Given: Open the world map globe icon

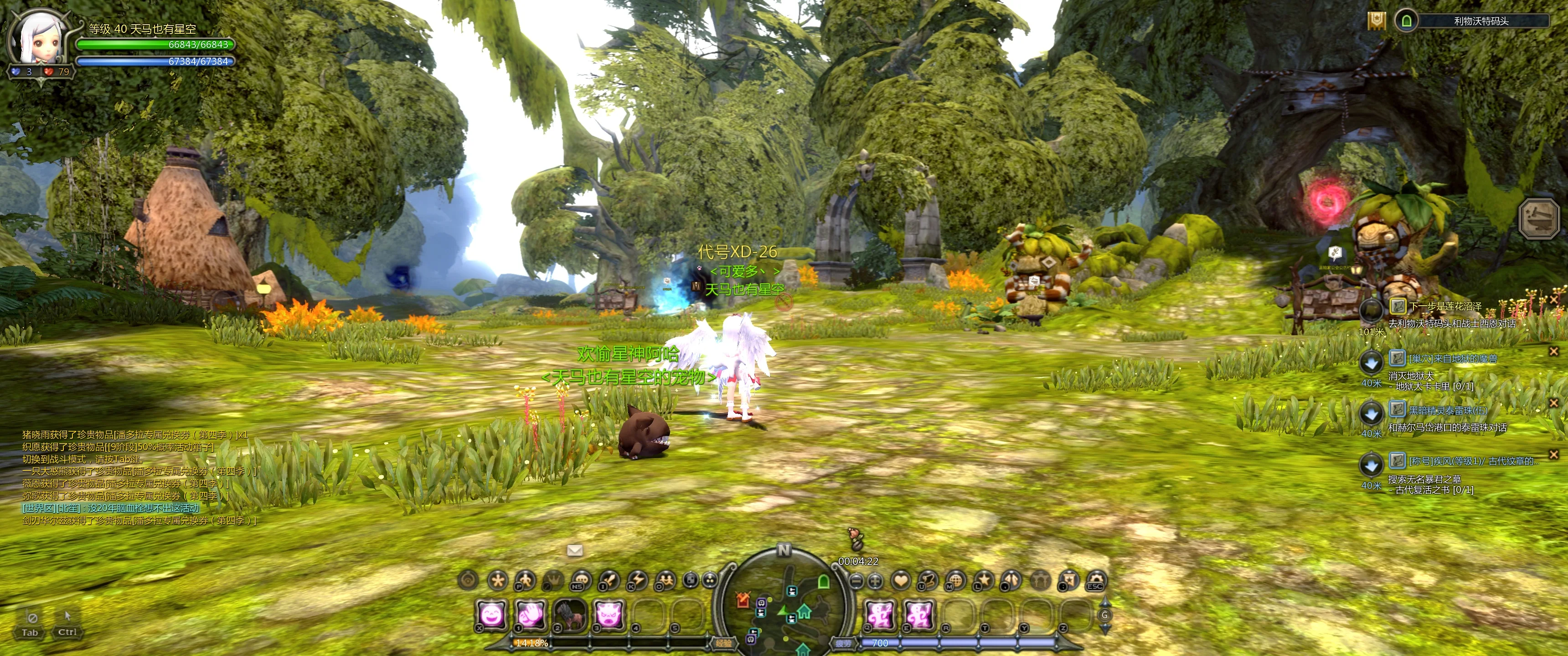Looking at the screenshot, I should (955, 580).
